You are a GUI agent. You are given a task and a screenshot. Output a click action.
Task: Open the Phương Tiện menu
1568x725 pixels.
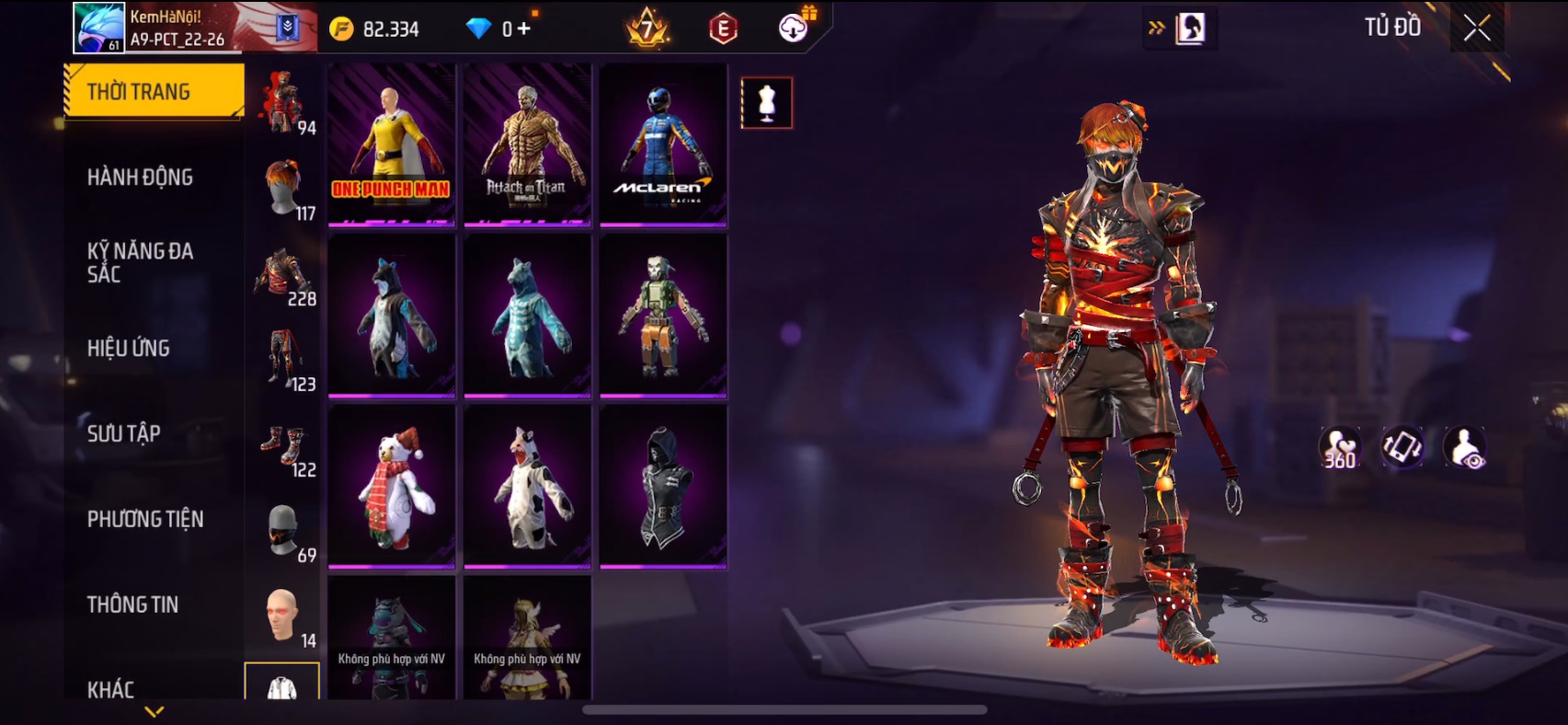coord(145,519)
